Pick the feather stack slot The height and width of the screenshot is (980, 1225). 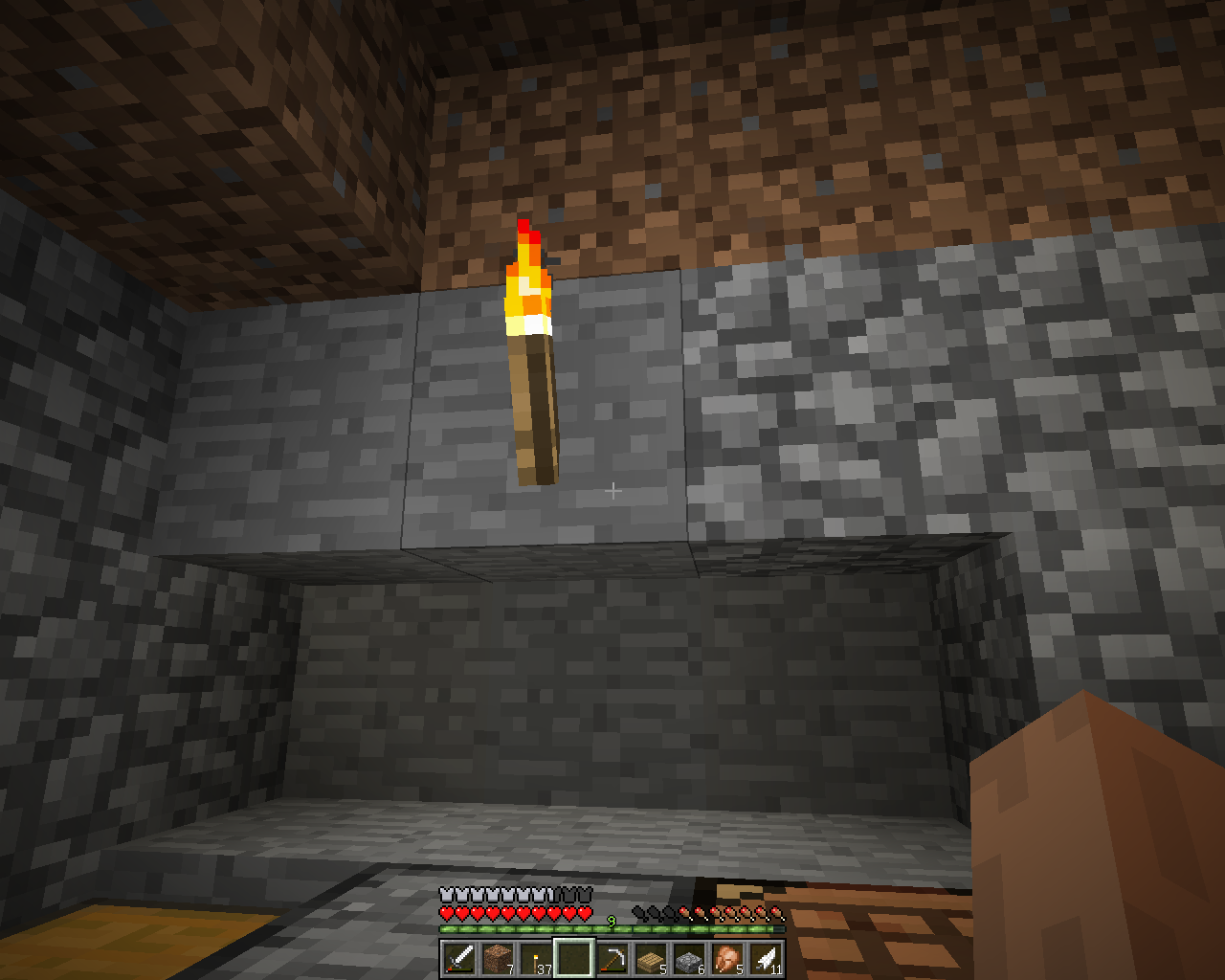(x=766, y=958)
